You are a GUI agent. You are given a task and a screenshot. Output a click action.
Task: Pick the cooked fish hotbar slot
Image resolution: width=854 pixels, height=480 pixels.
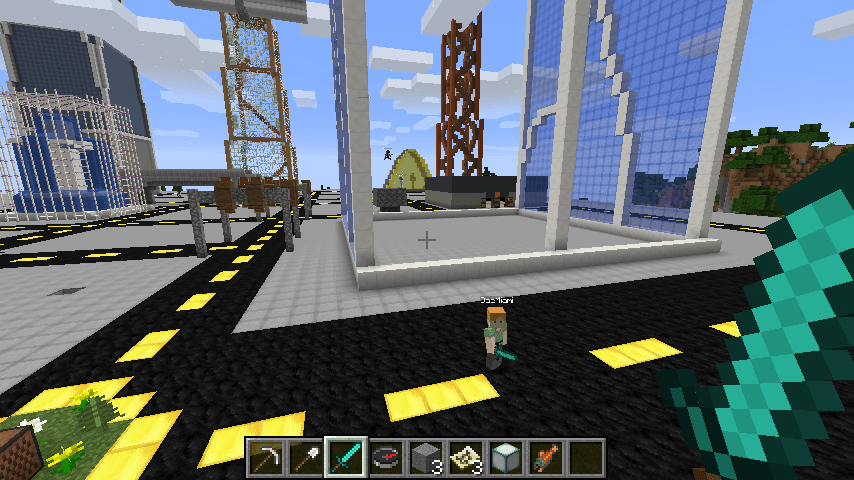546,456
